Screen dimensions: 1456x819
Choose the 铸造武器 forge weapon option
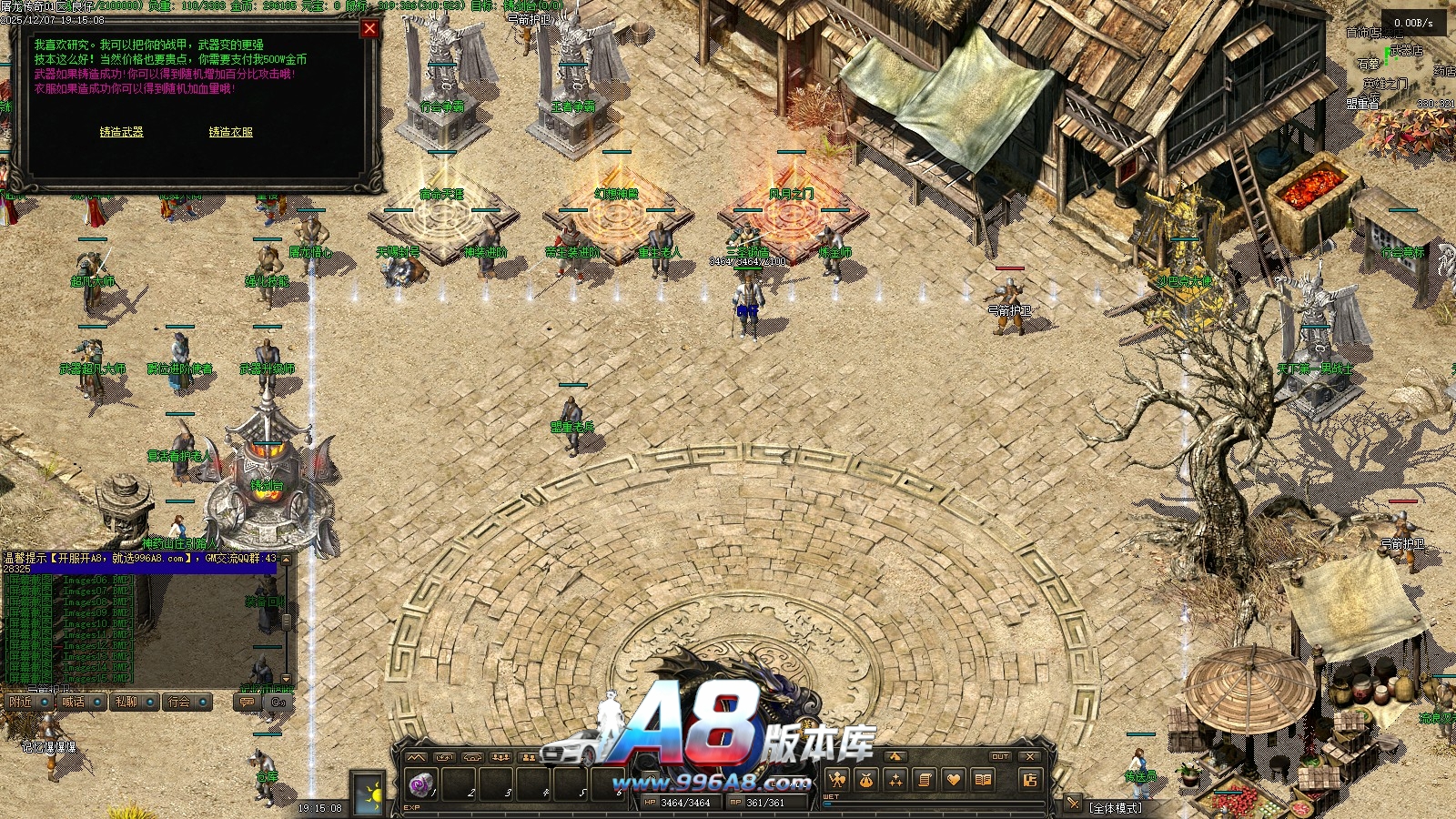tap(121, 132)
